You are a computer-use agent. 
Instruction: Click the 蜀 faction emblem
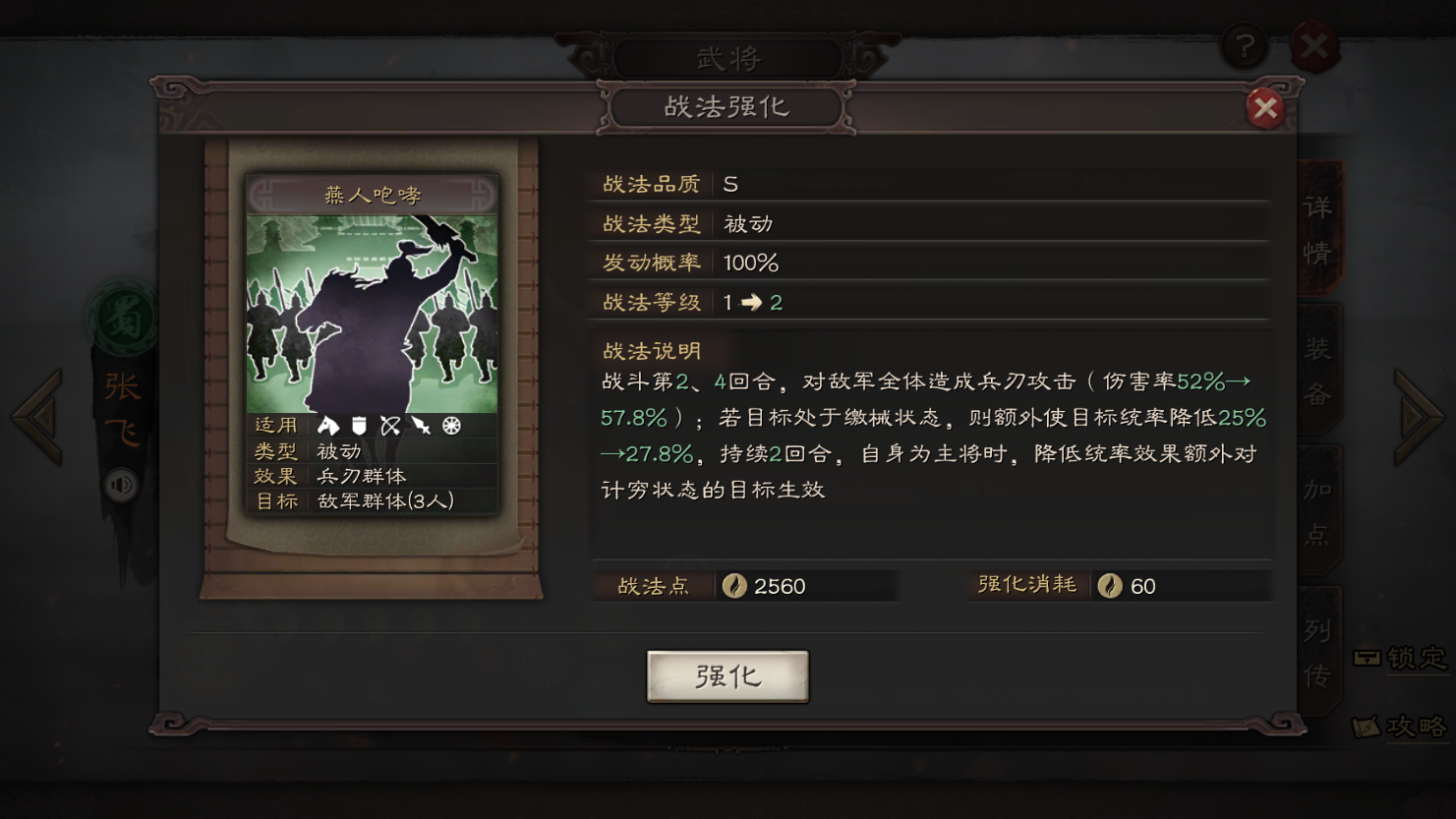[122, 315]
